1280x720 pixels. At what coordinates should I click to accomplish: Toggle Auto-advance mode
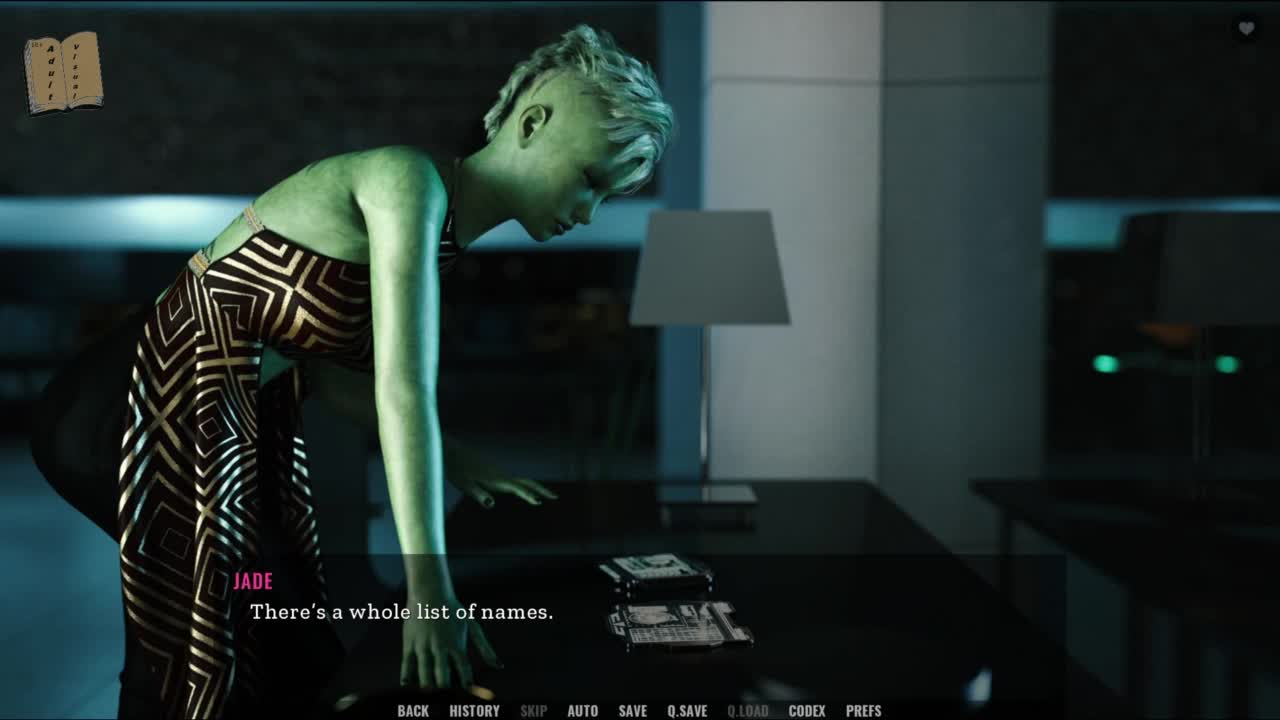tap(582, 711)
